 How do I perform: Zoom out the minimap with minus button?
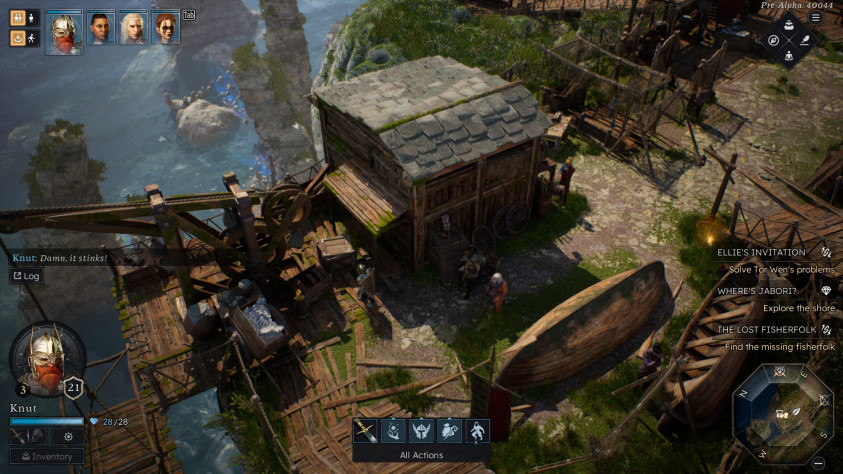pos(818,463)
